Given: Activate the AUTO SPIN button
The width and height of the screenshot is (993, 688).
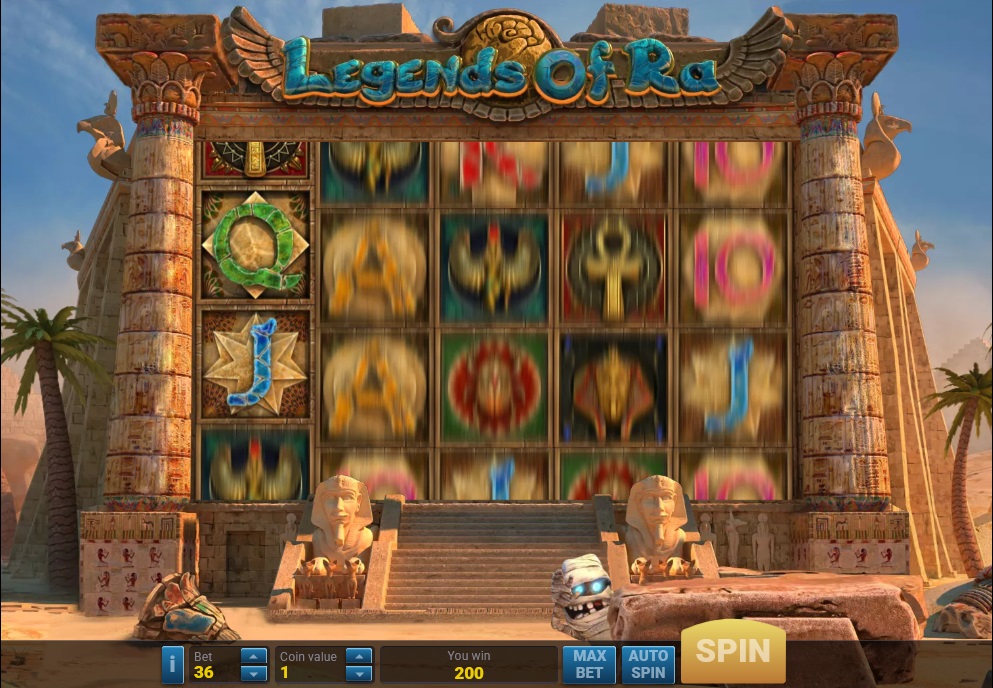Looking at the screenshot, I should point(648,664).
